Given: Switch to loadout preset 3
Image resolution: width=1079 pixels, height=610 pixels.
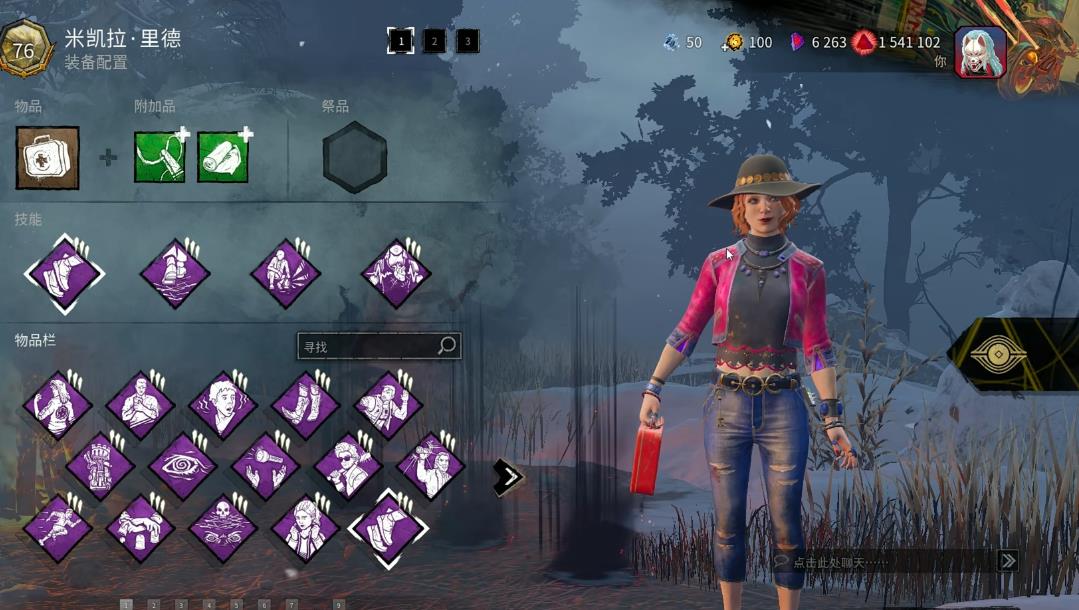Looking at the screenshot, I should [x=467, y=41].
